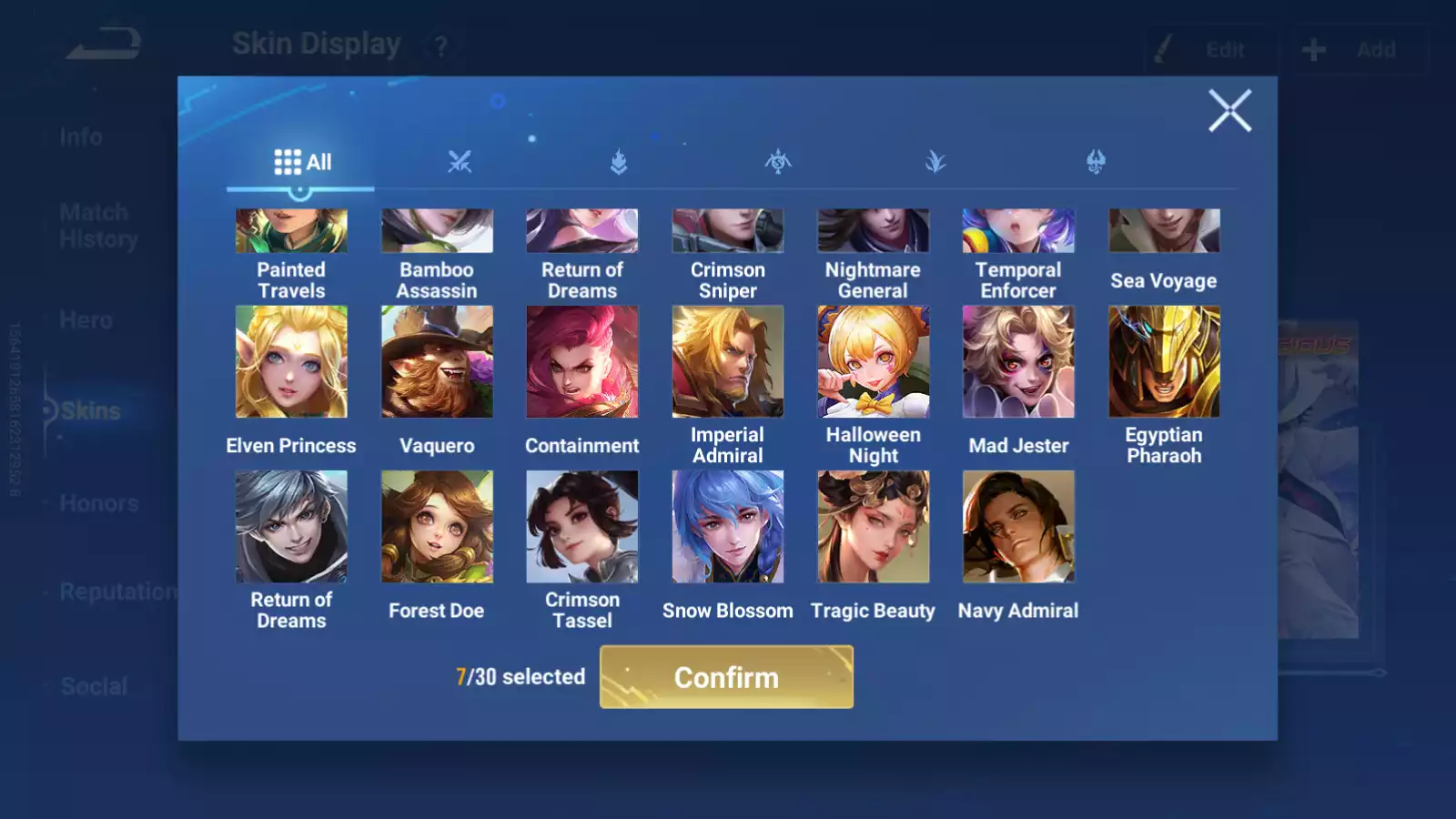The width and height of the screenshot is (1456, 819).
Task: Select the Forest Doe skin
Action: [437, 527]
